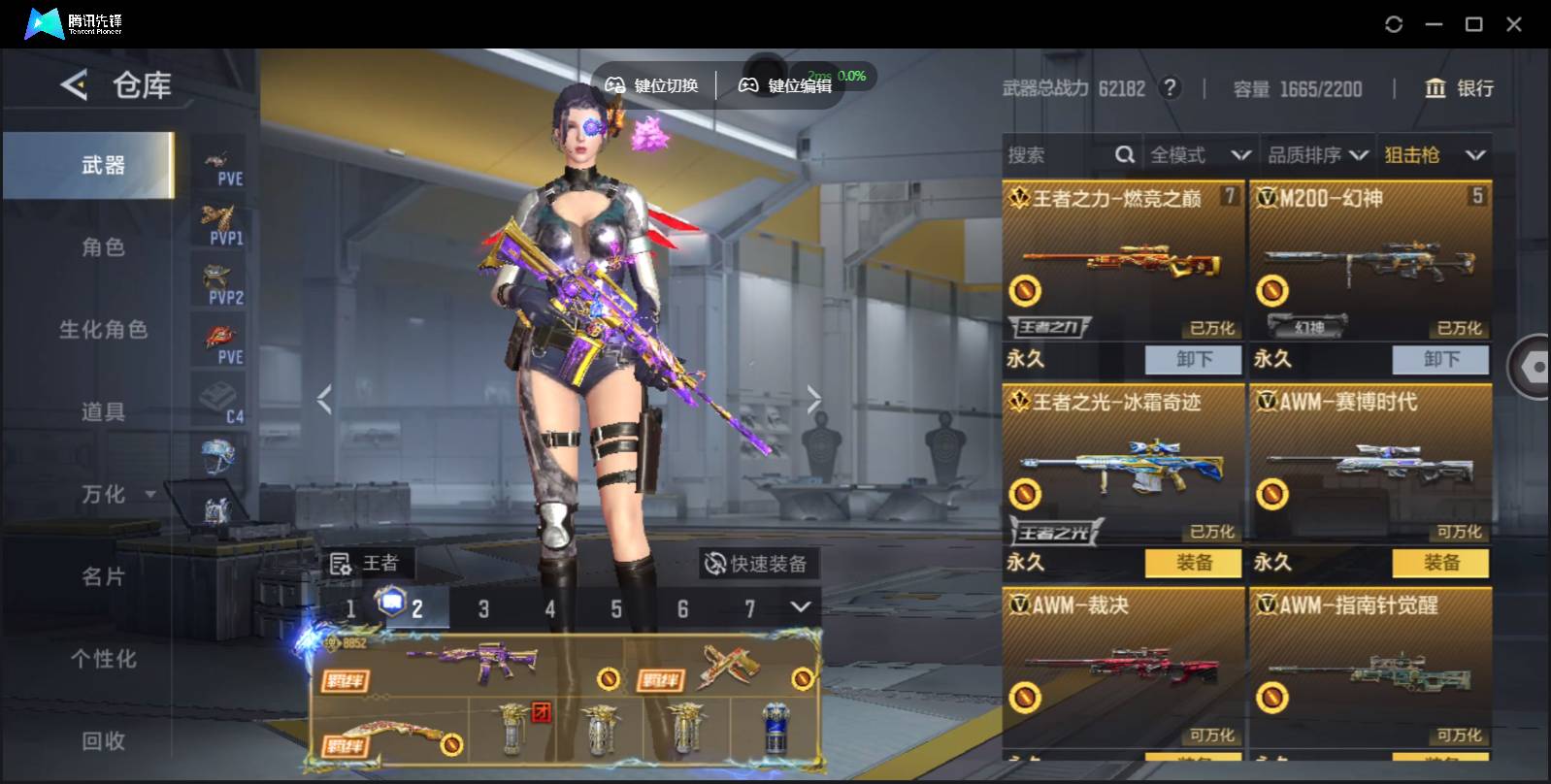Open the 银行 bank
Viewport: 1551px width, 784px height.
click(x=1459, y=88)
